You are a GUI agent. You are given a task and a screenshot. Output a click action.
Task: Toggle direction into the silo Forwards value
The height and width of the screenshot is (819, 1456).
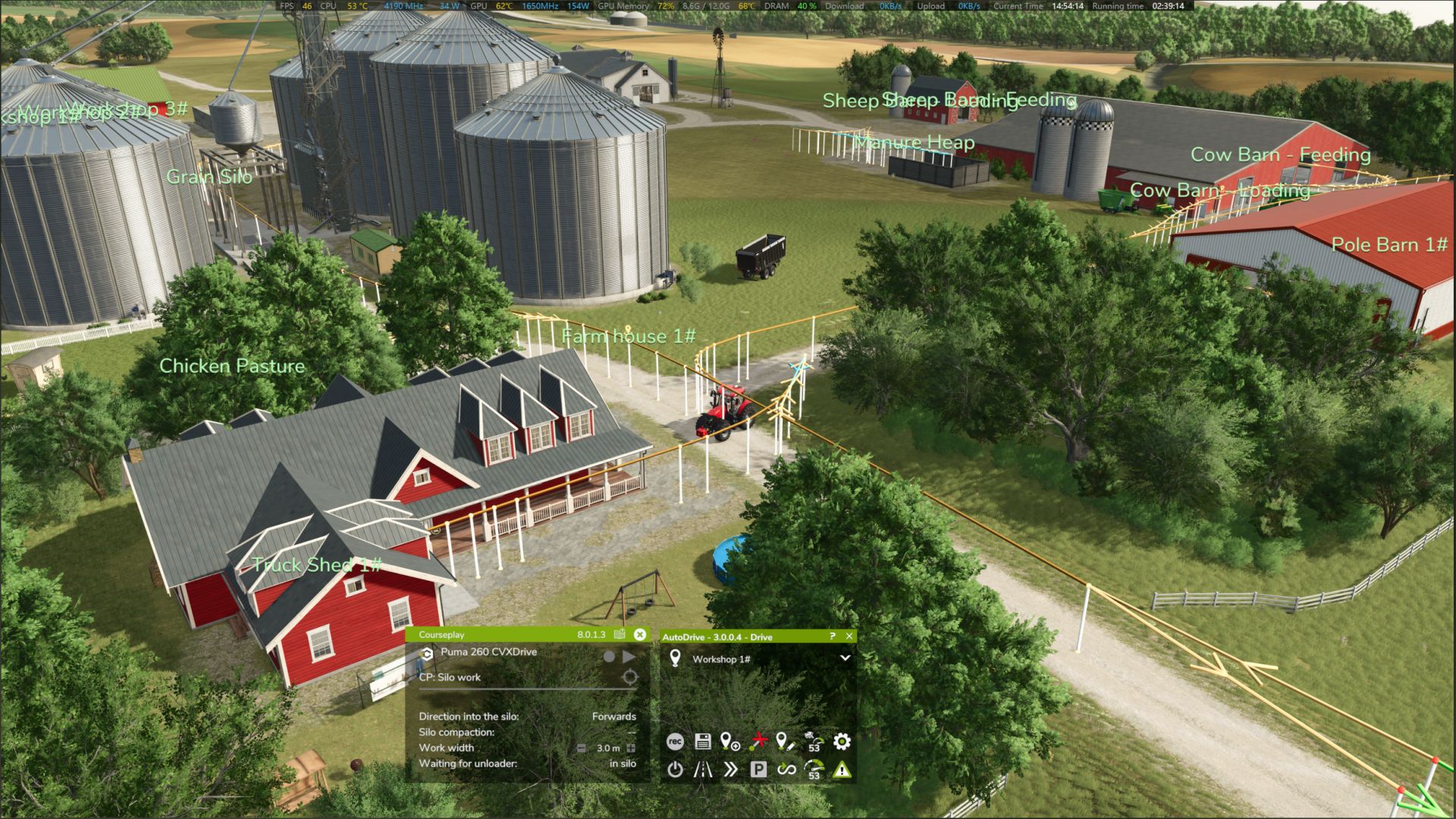click(x=613, y=717)
